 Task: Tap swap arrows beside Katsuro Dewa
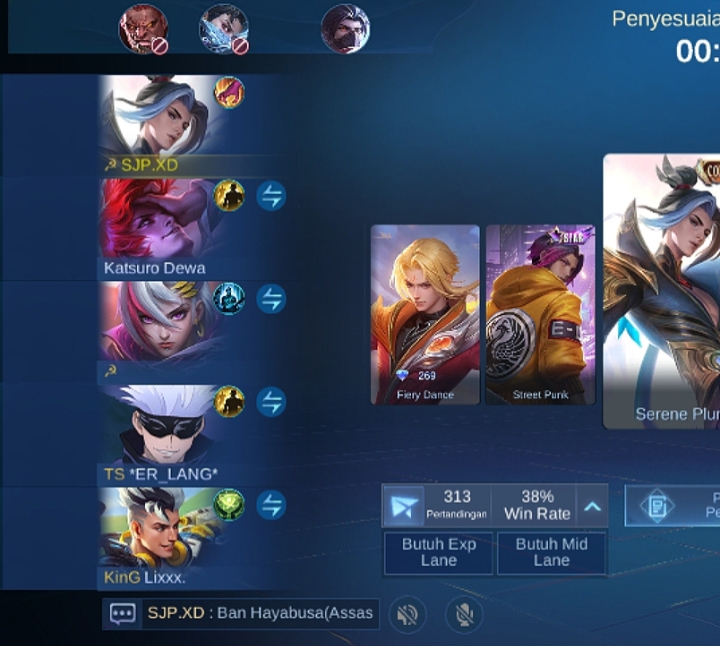[271, 196]
